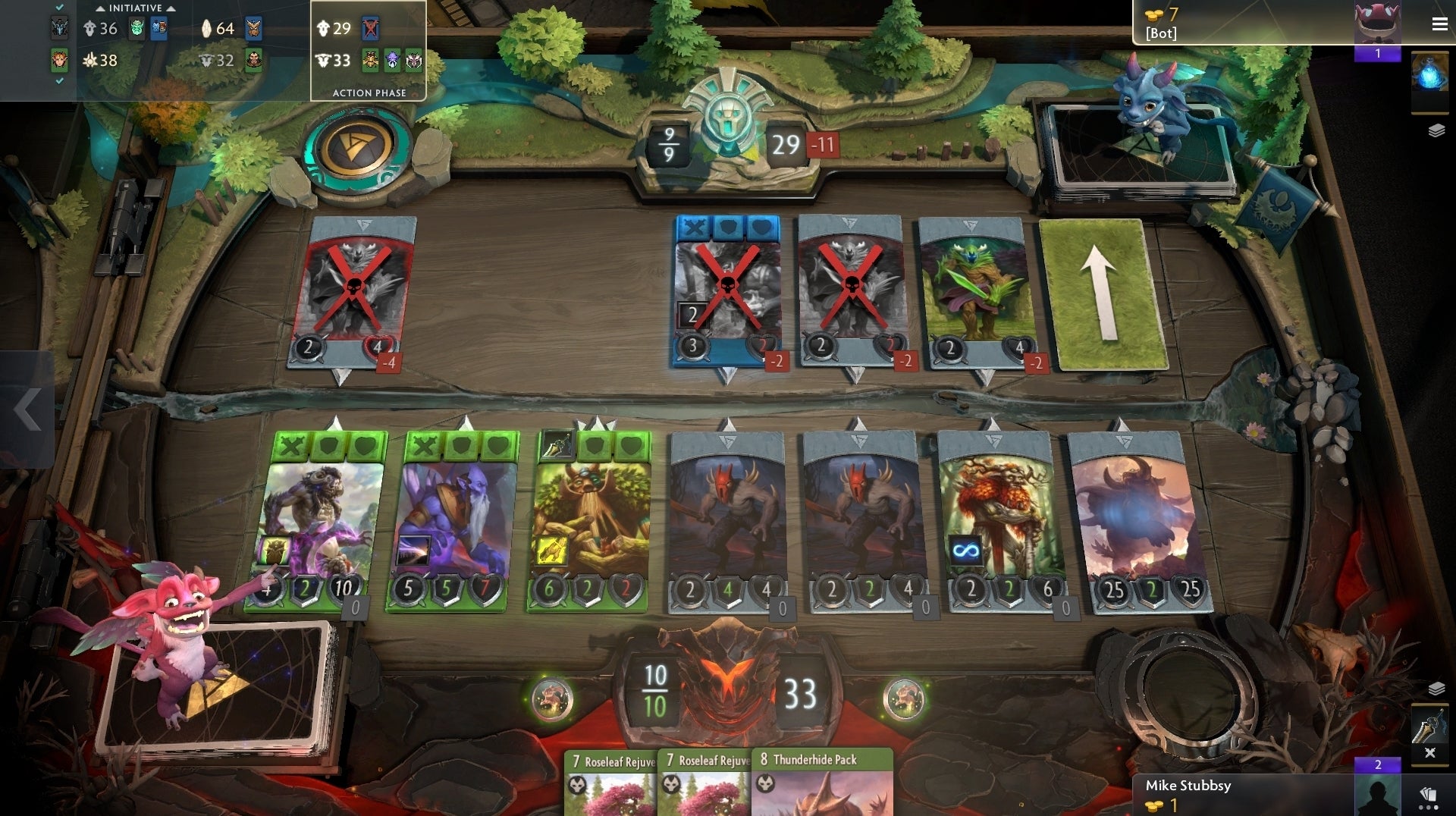Click the purple hero icon in Action Phase panel
This screenshot has height=816, width=1456.
click(x=392, y=60)
